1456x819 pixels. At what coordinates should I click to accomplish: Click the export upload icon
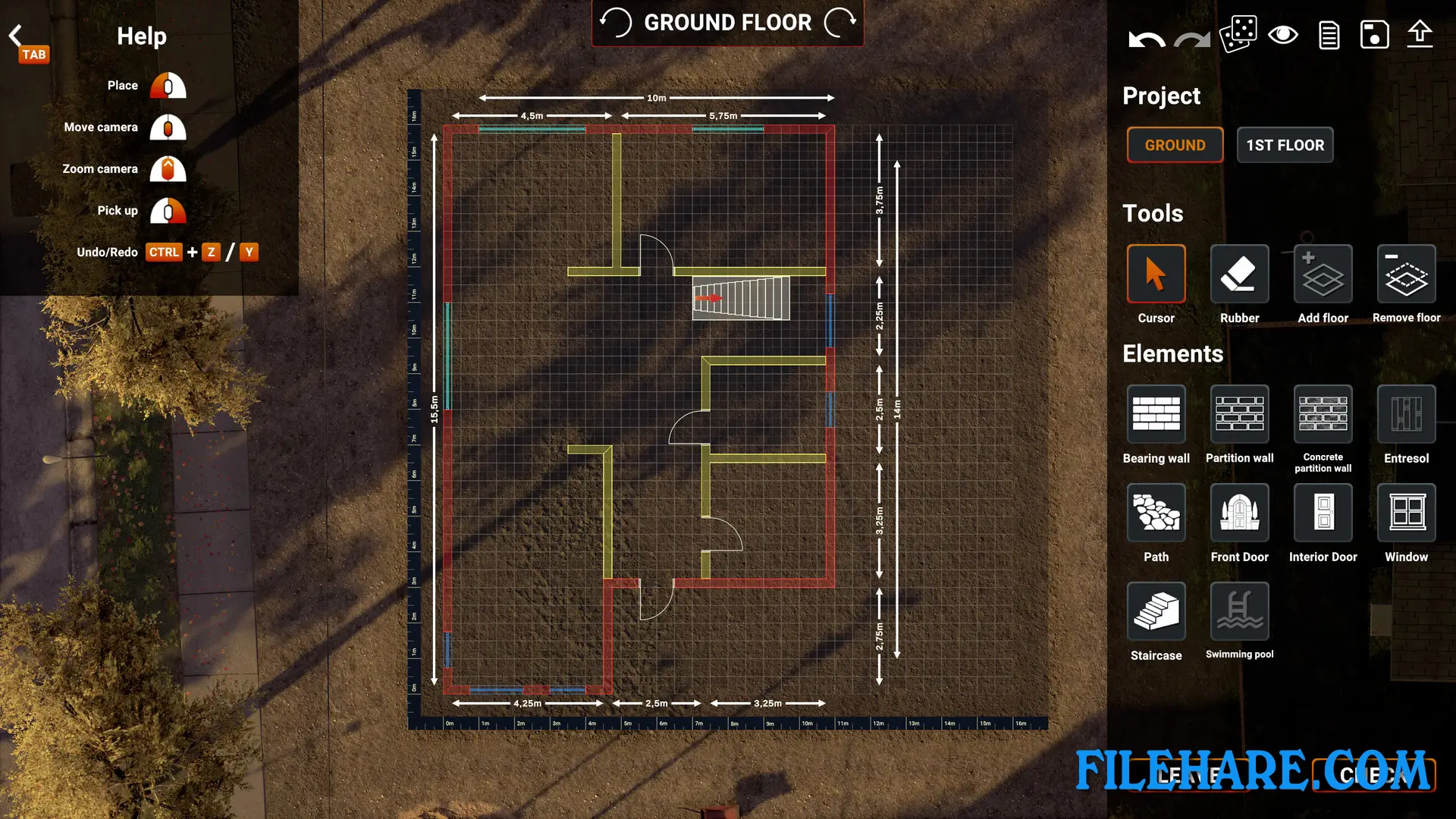1420,34
